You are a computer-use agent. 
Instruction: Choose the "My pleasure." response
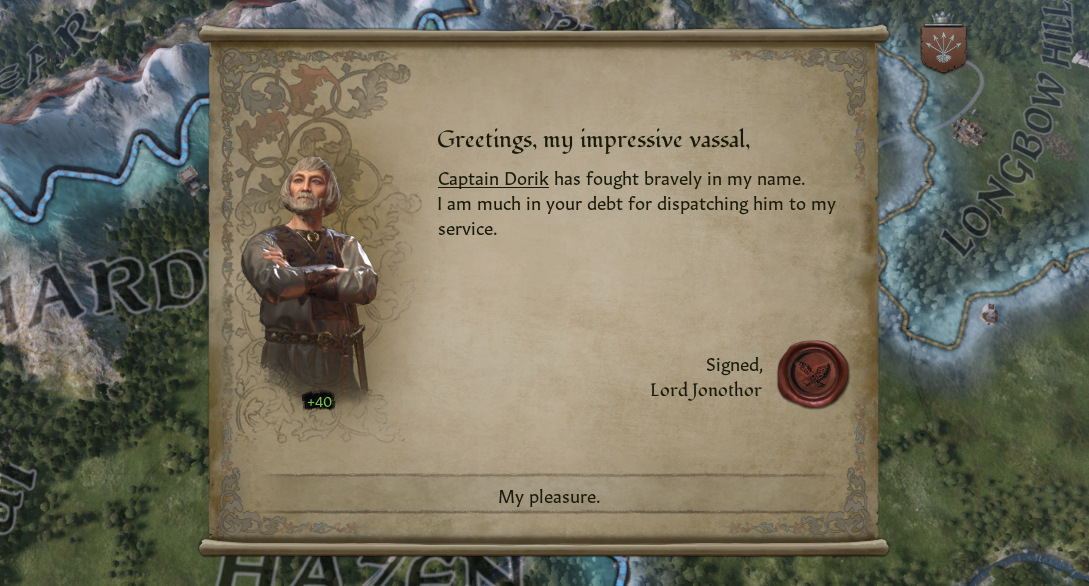click(548, 497)
